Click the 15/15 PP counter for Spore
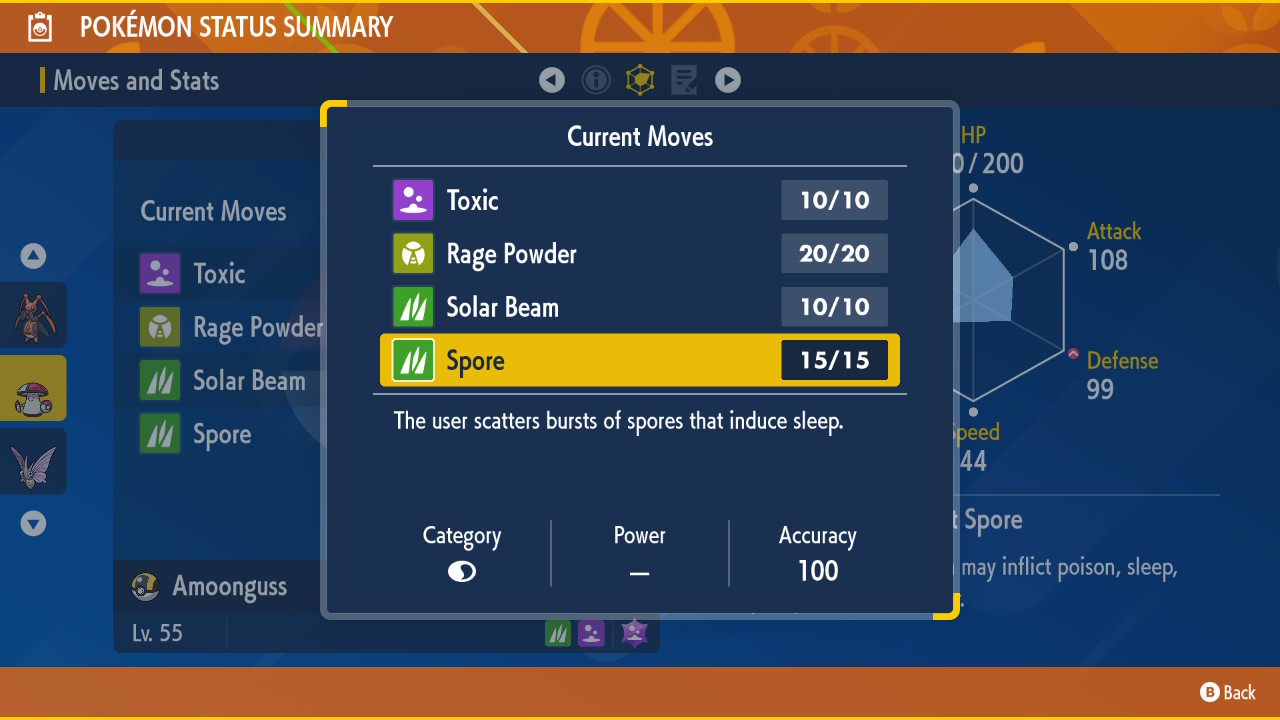The image size is (1280, 720). [834, 360]
